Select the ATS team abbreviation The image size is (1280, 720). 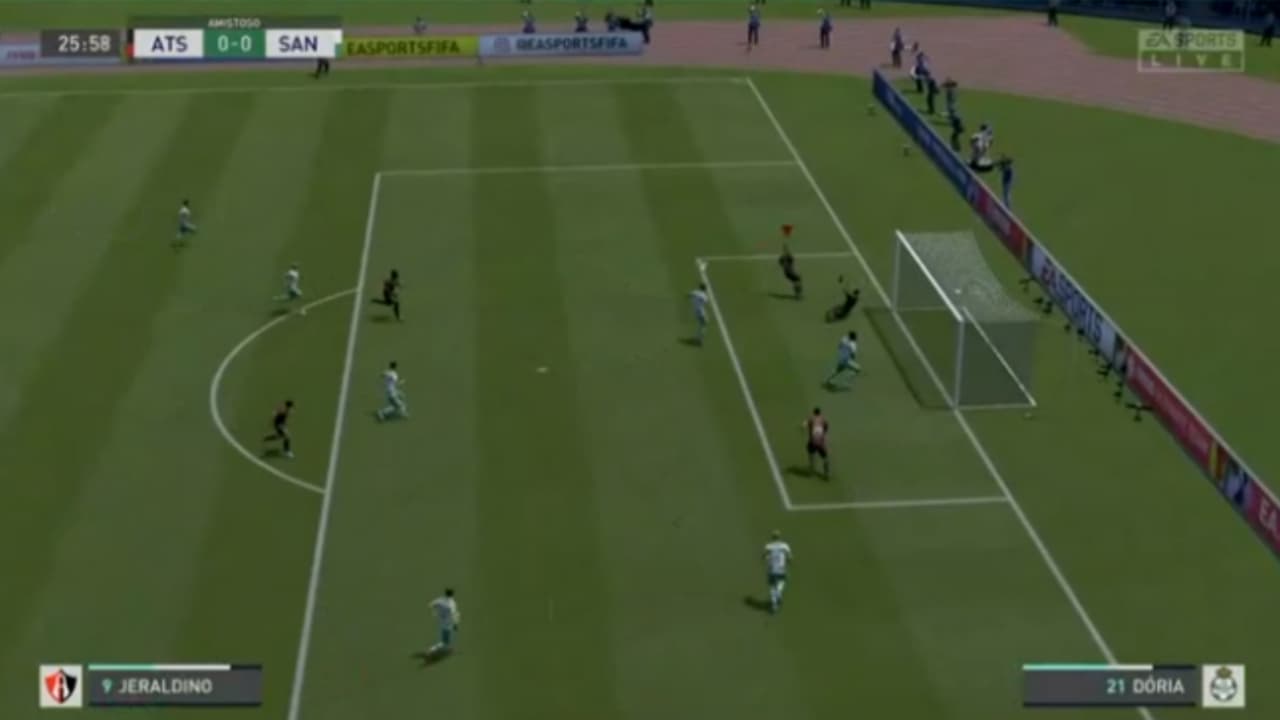coord(168,42)
